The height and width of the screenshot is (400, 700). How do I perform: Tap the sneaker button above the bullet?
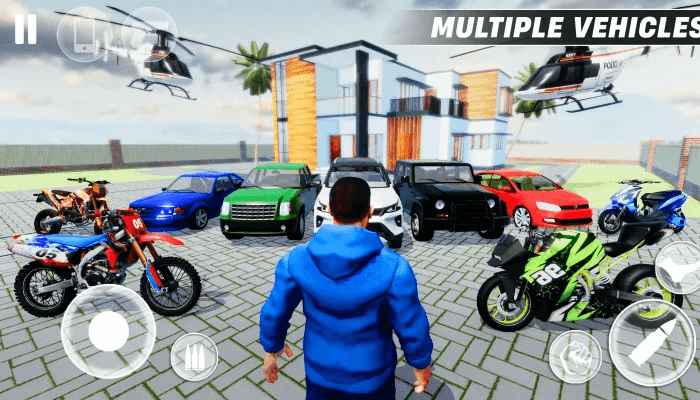point(680,268)
